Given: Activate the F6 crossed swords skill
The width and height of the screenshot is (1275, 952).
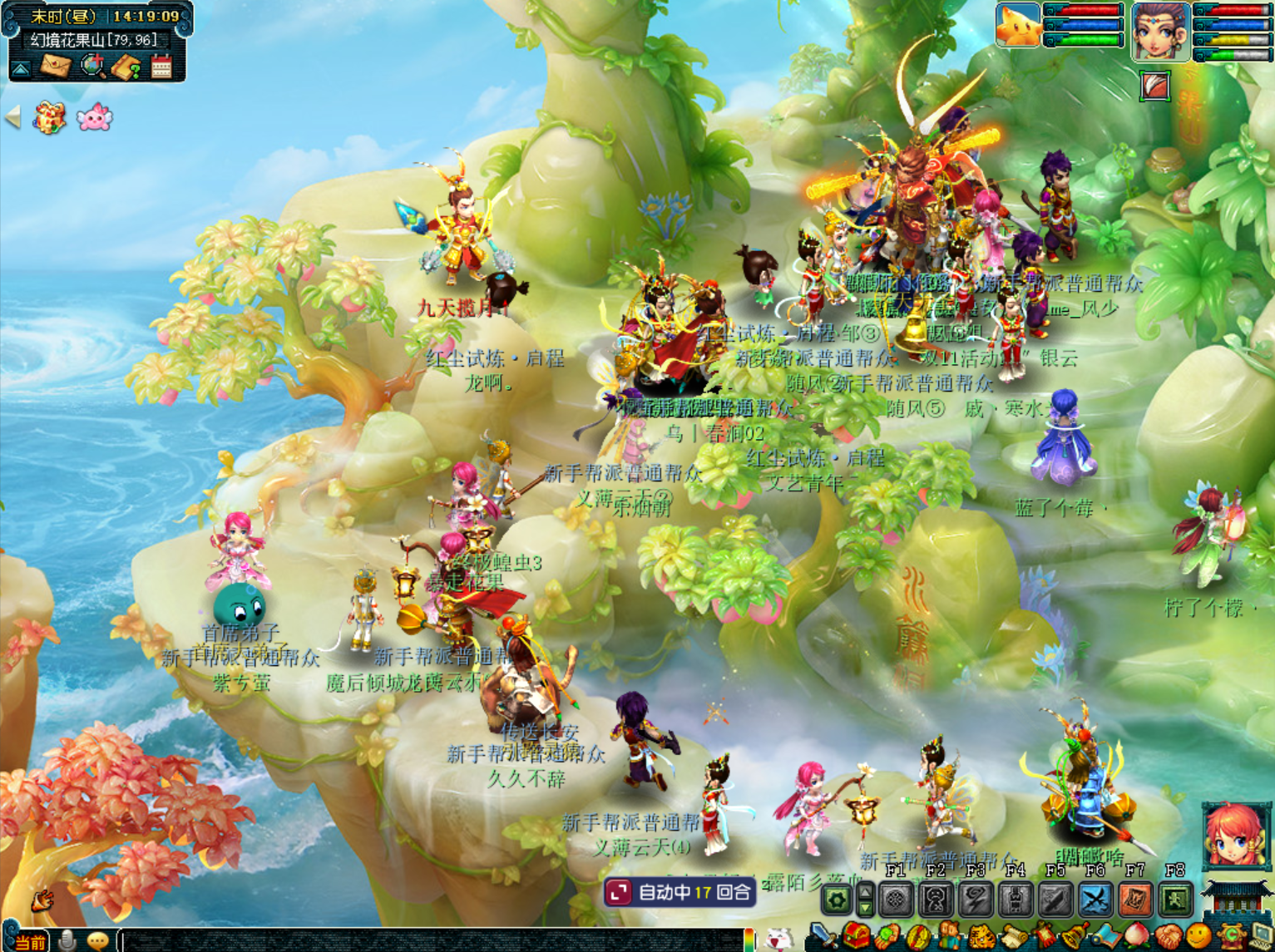Looking at the screenshot, I should tap(1095, 900).
